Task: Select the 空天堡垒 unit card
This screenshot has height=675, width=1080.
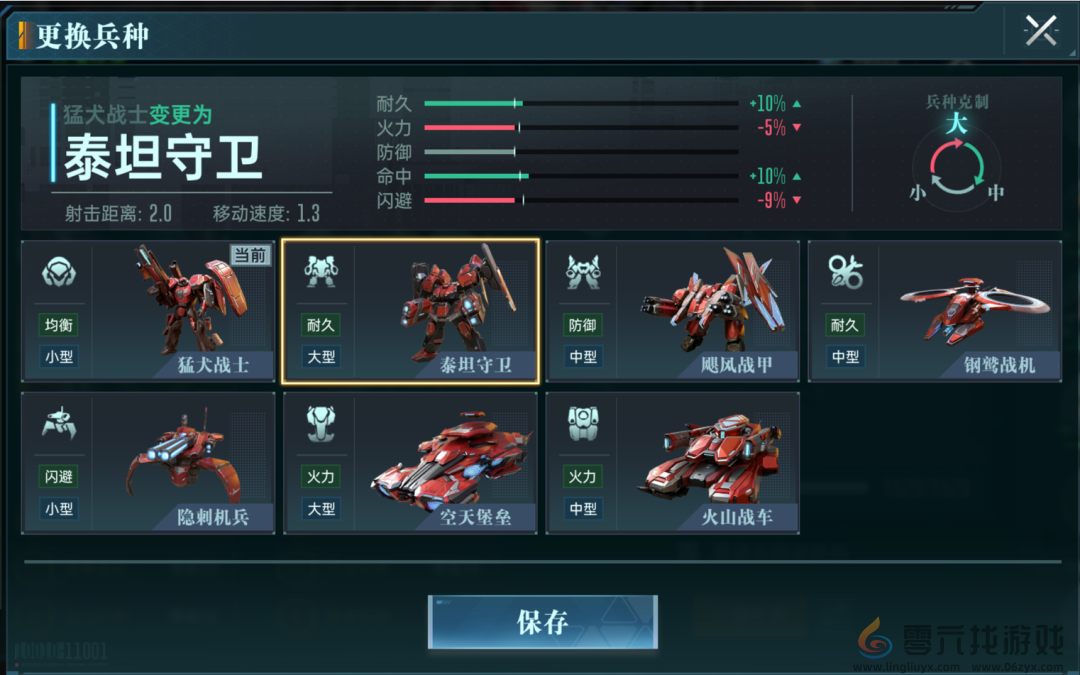Action: point(410,463)
